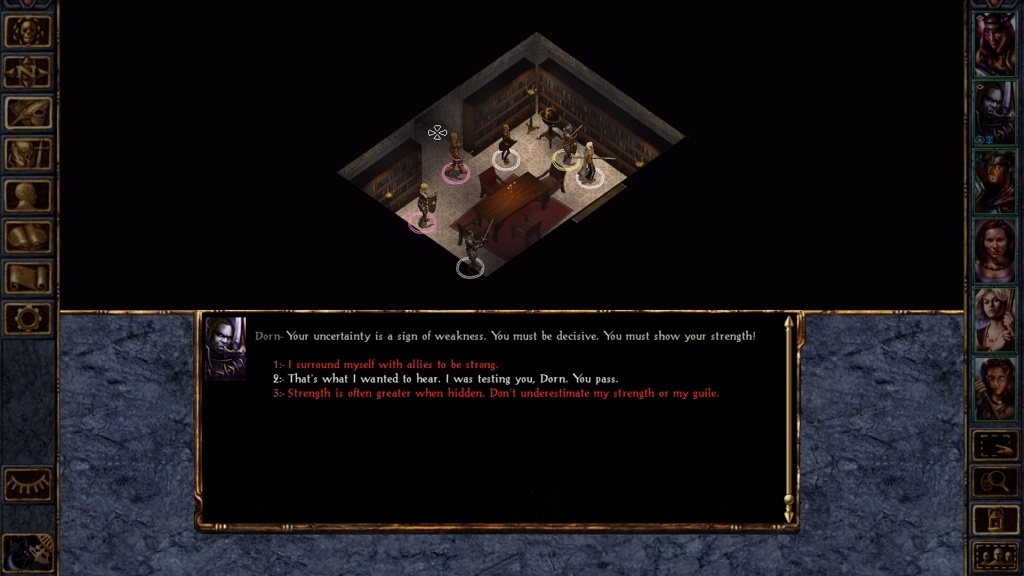This screenshot has height=576, width=1024.
Task: Select the blonde woman's party portrait
Action: coord(995,319)
